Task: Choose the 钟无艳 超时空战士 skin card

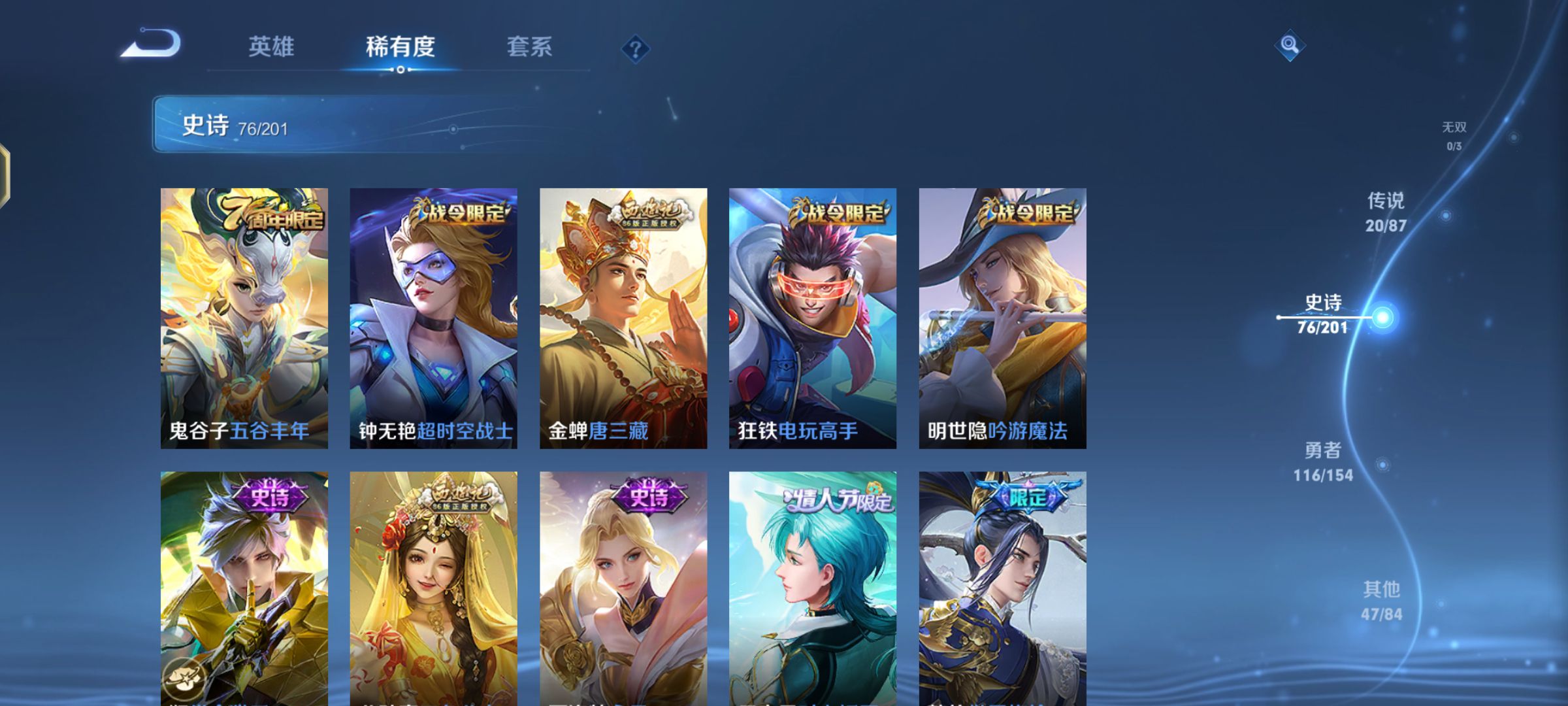Action: point(433,318)
